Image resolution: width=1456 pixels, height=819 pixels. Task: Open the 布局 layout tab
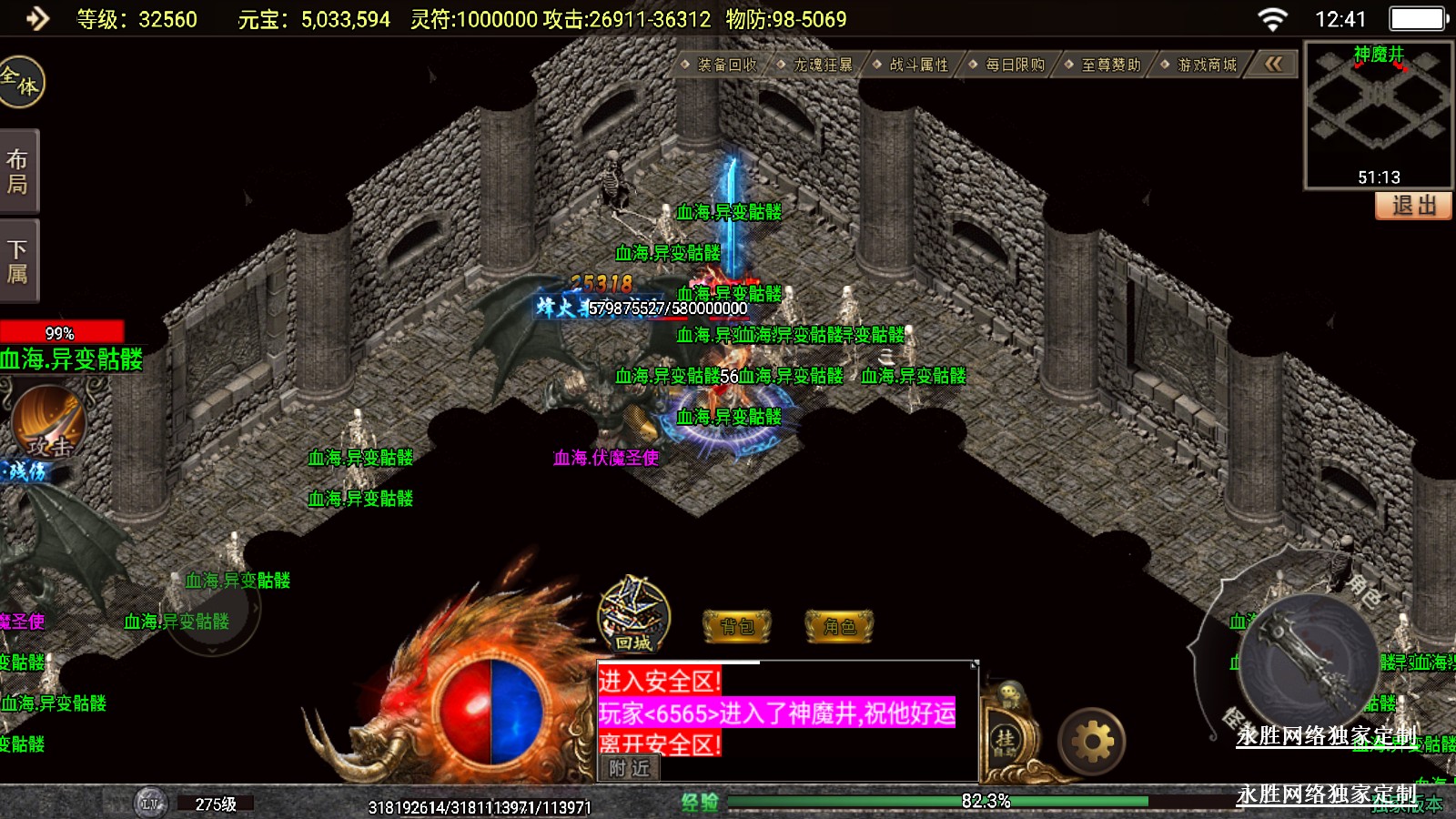(18, 172)
